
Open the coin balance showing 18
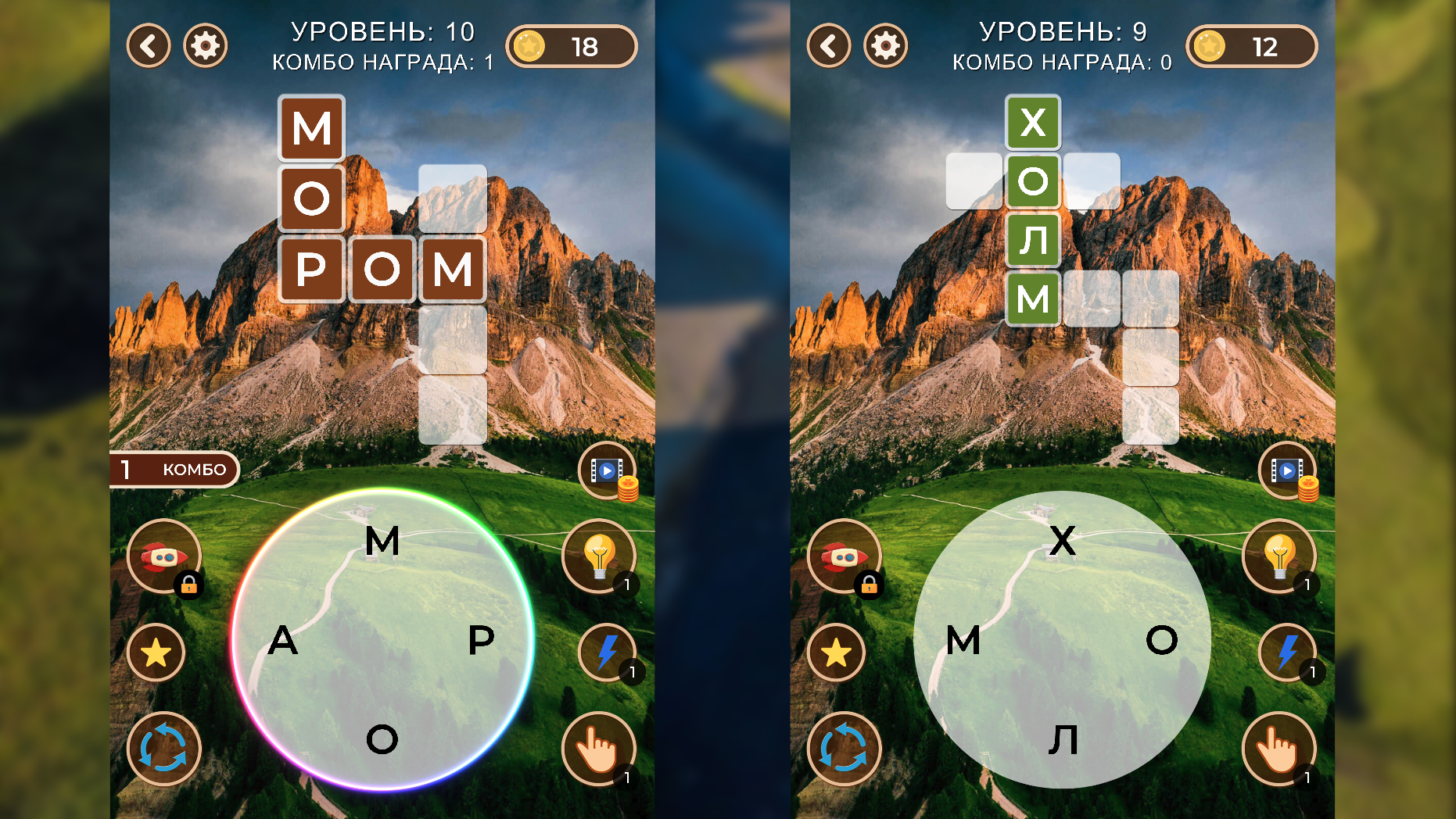tap(572, 46)
